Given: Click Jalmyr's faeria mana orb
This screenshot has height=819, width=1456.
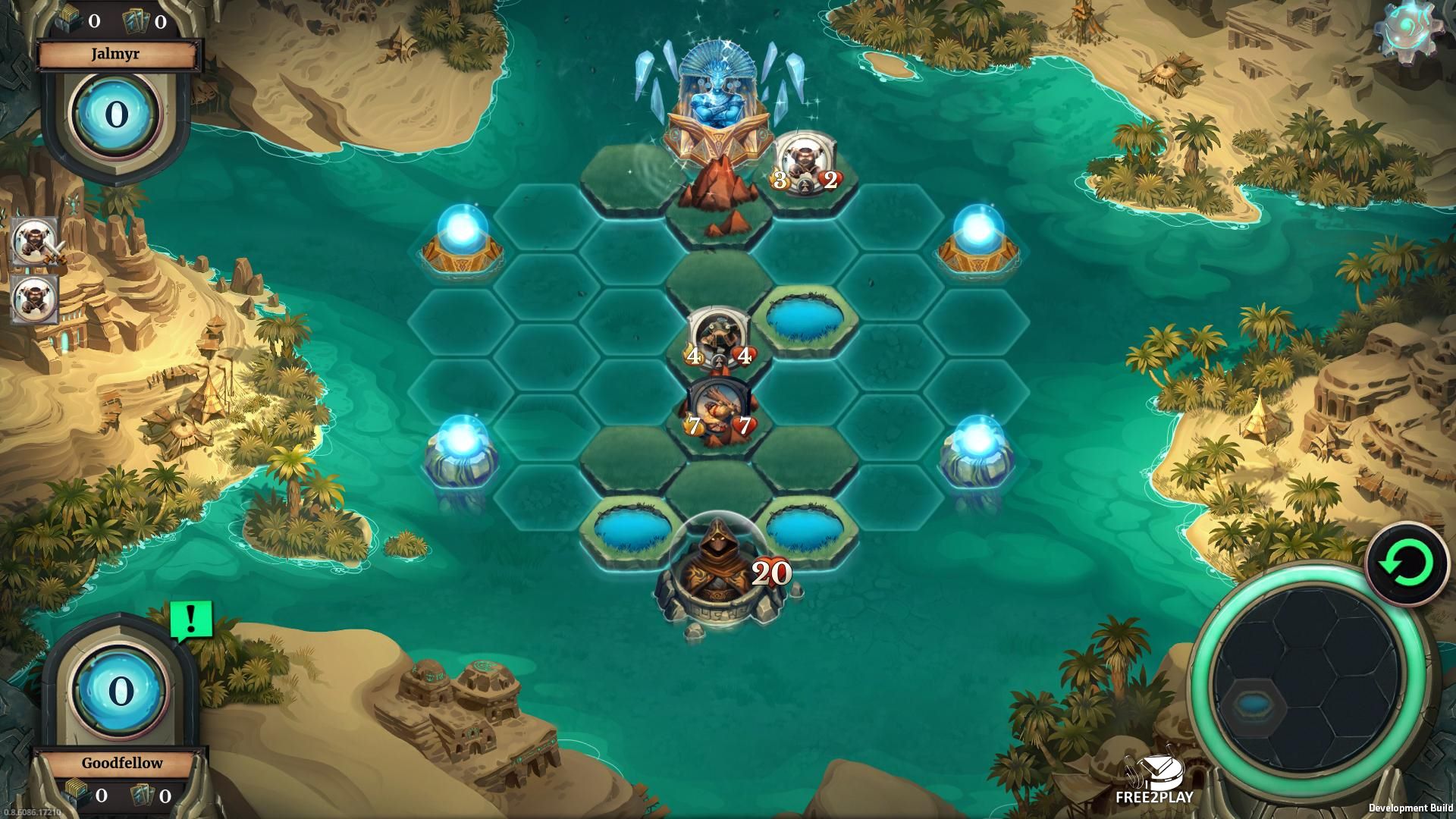Looking at the screenshot, I should 115,115.
